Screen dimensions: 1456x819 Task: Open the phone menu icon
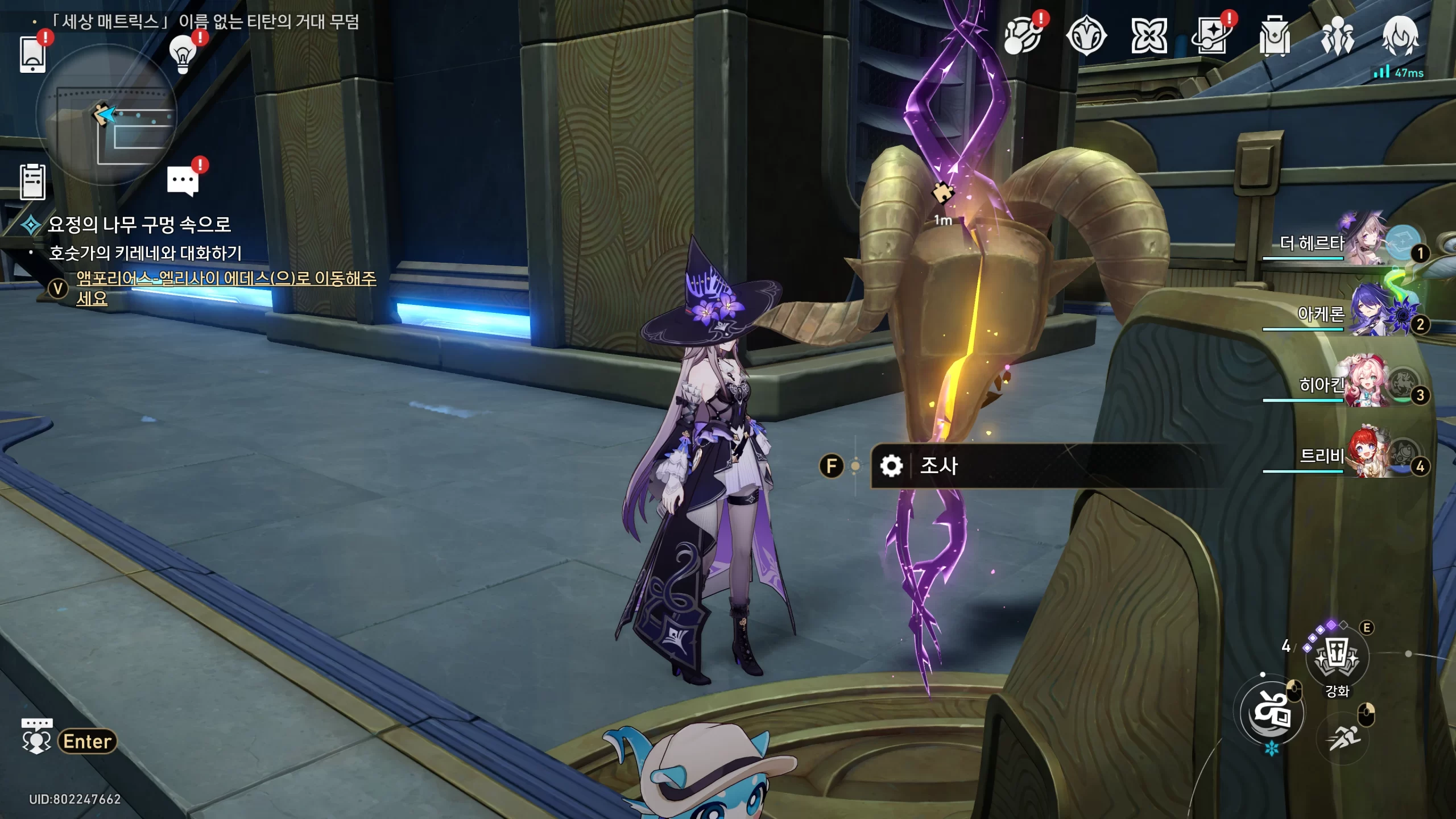[x=32, y=54]
